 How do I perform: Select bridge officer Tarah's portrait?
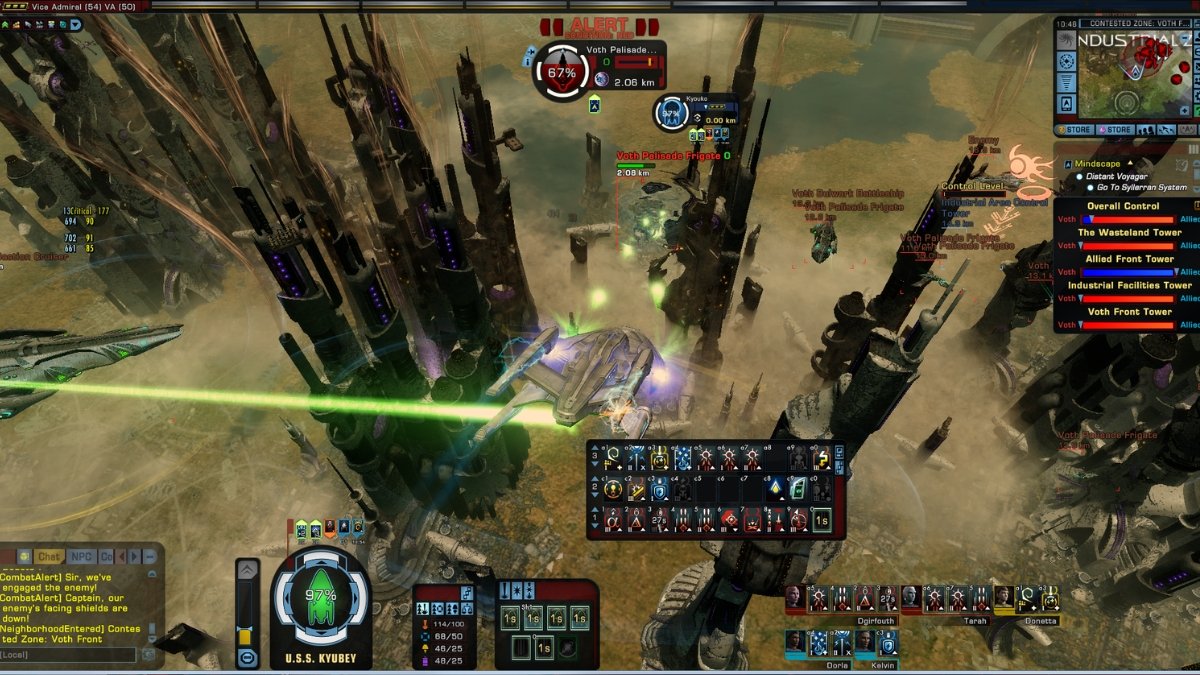point(911,598)
